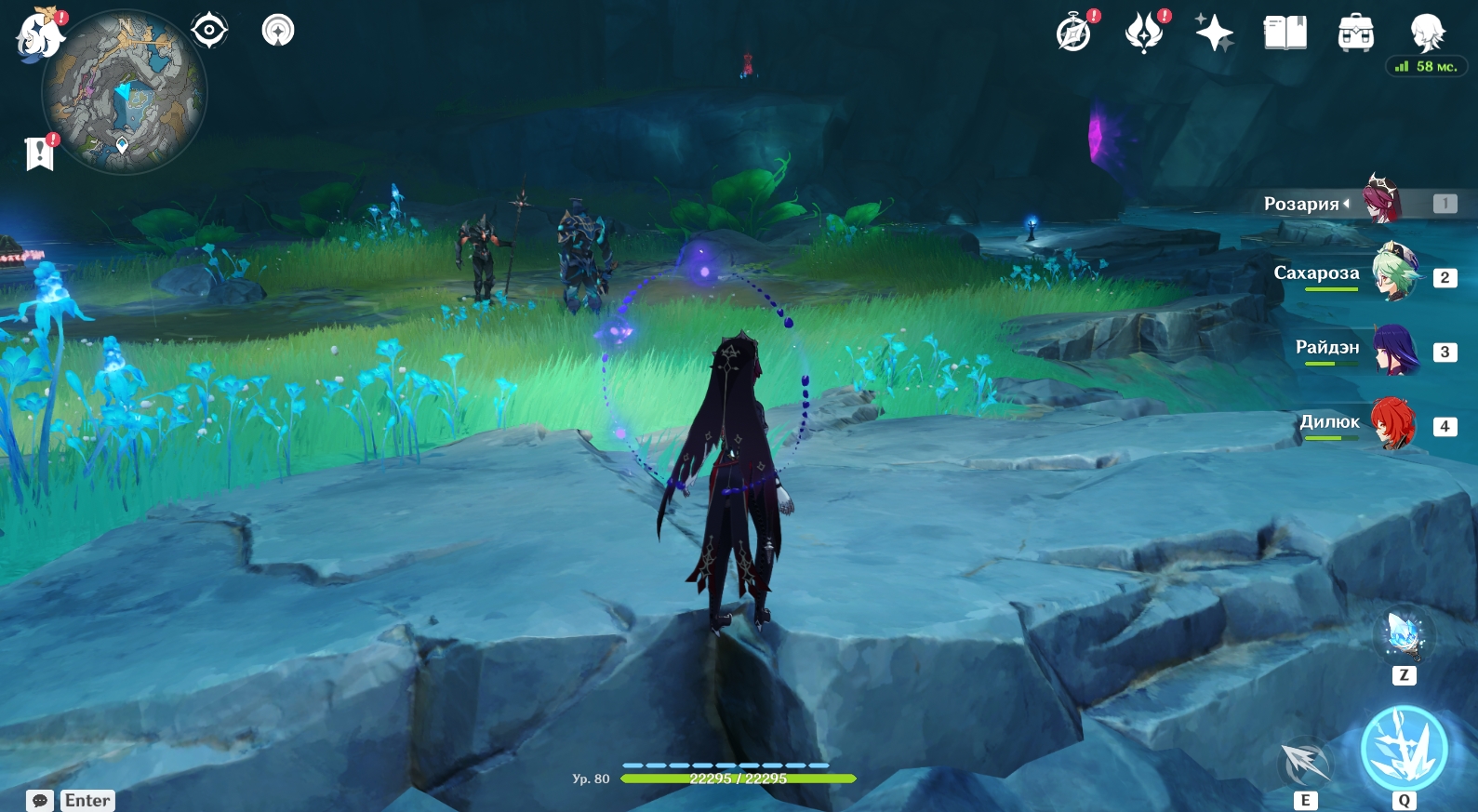Select active character Розария in party list
The height and width of the screenshot is (812, 1478).
(x=1382, y=199)
